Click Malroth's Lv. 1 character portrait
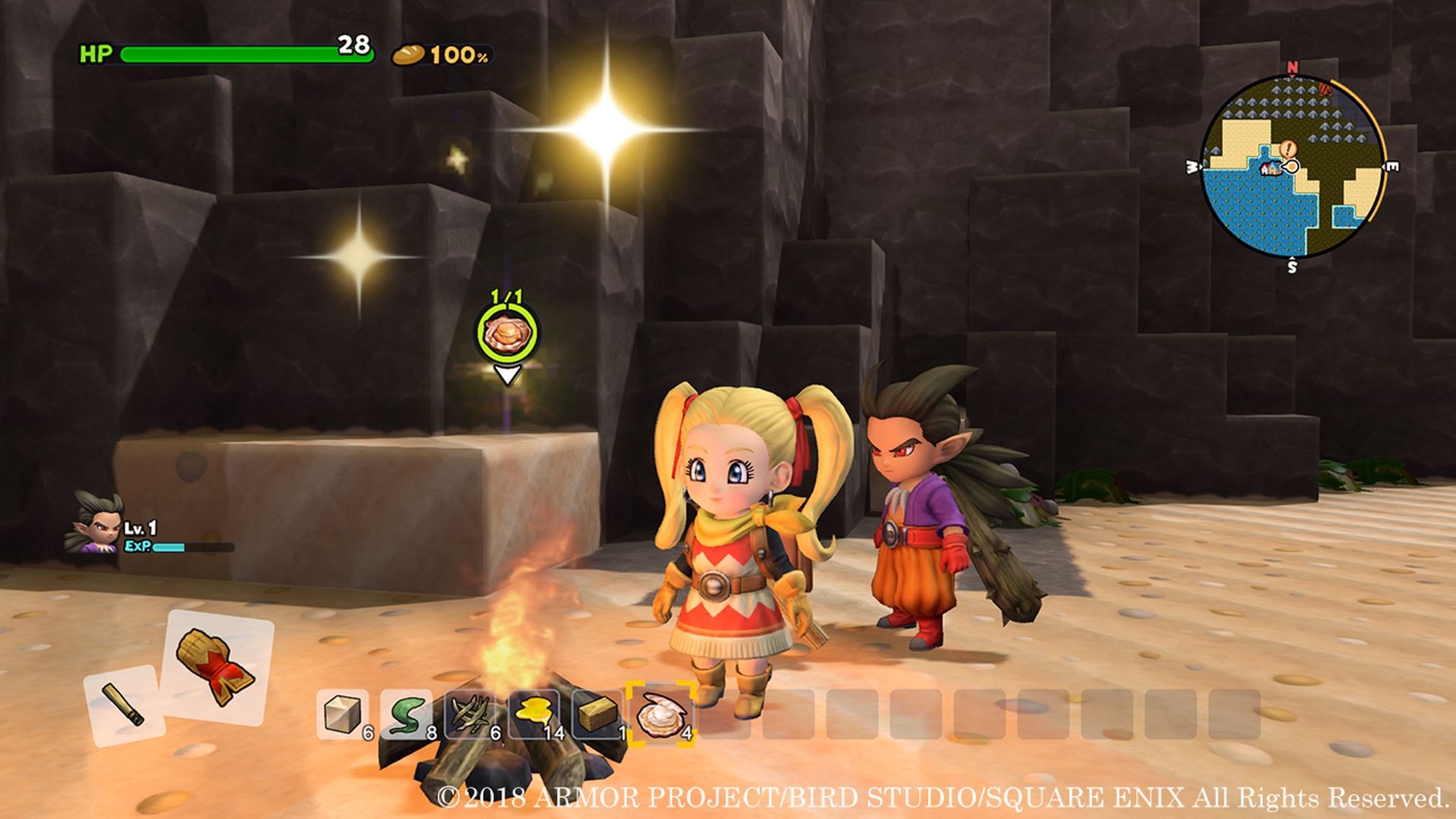Viewport: 1456px width, 819px height. (99, 526)
